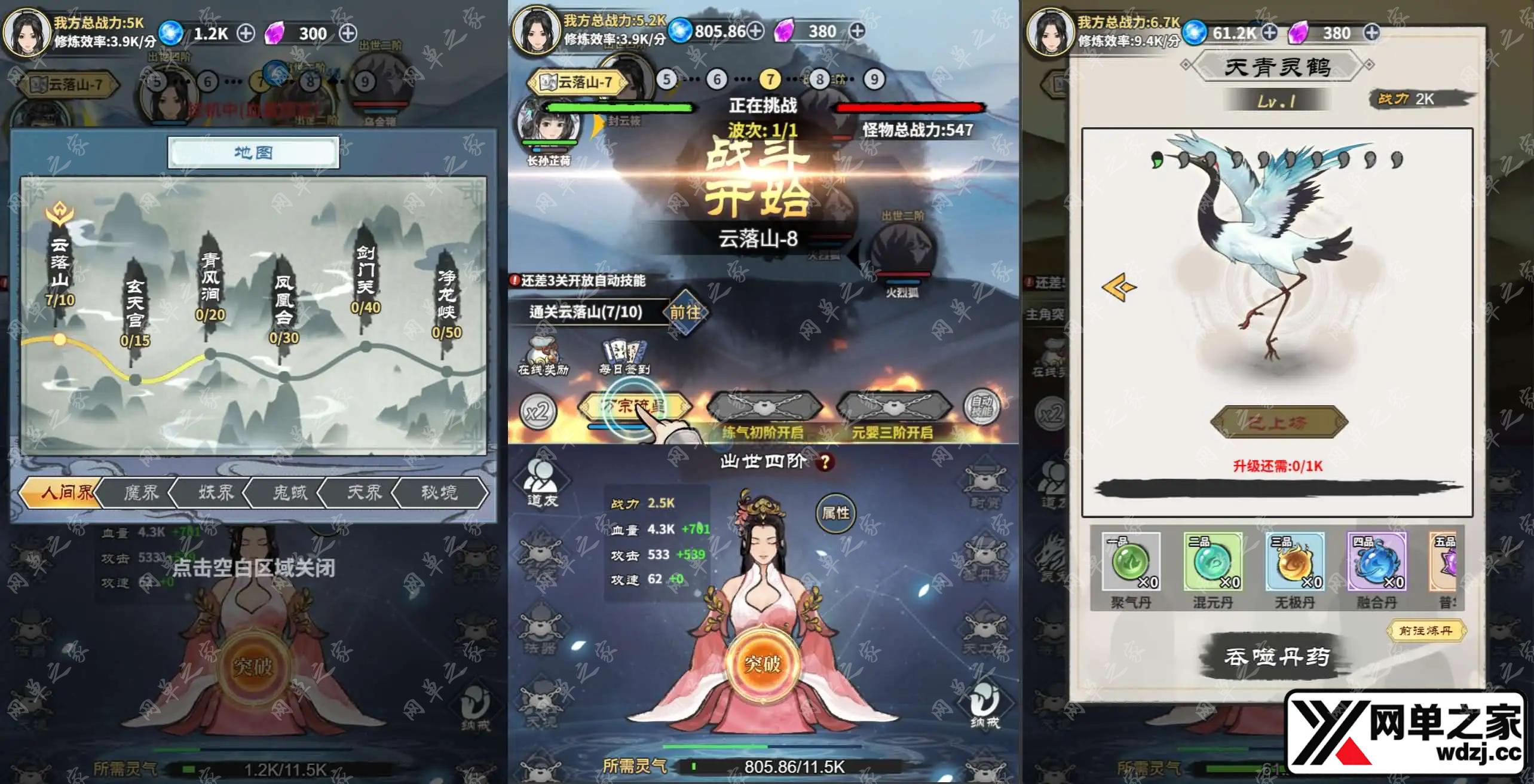This screenshot has height=784, width=1534.
Task: Choose the 秘境 tab
Action: tap(439, 492)
